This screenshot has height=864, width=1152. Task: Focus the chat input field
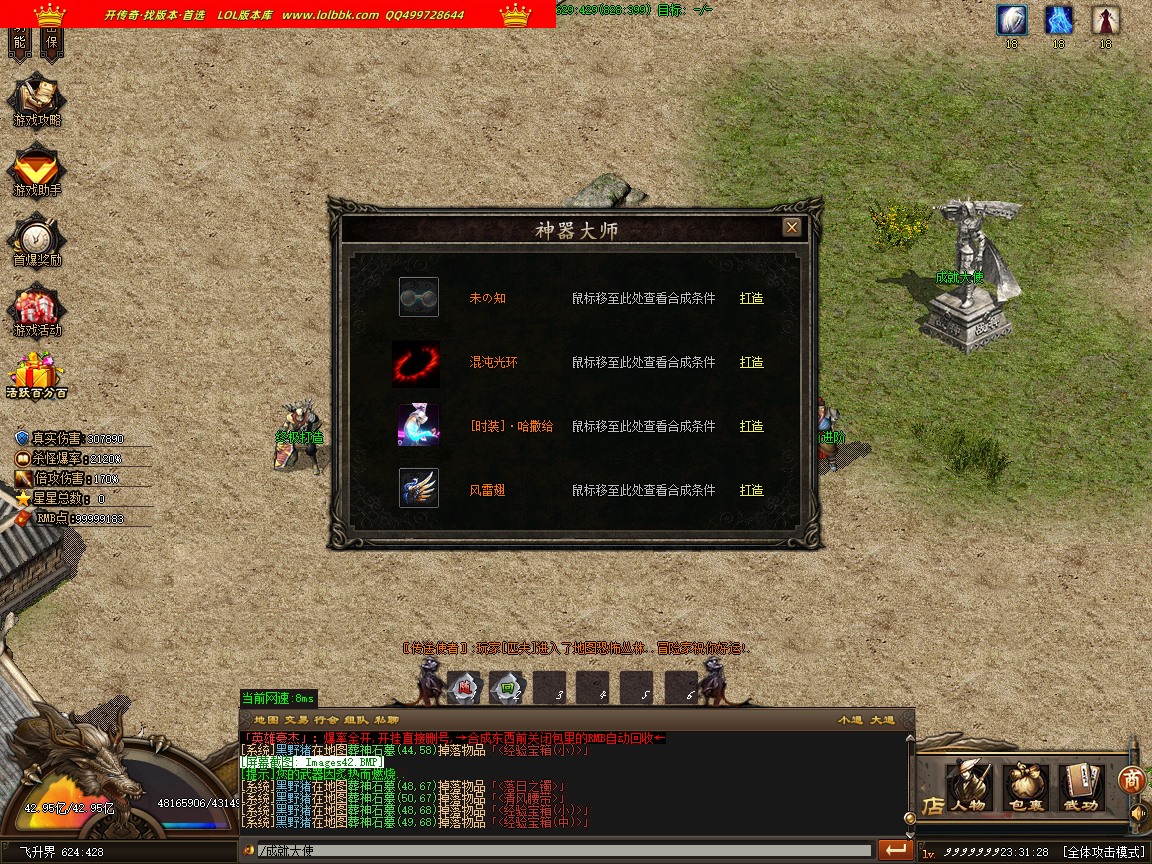[560, 851]
